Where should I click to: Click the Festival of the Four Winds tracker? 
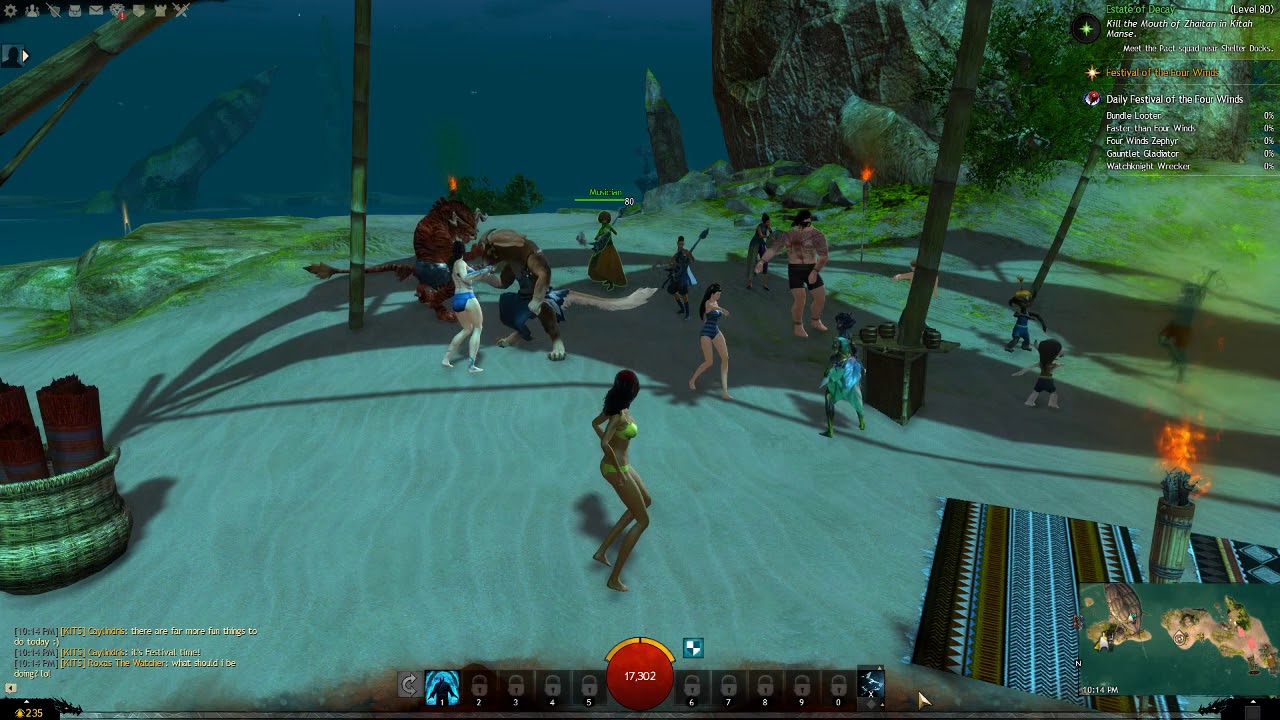coord(1160,73)
